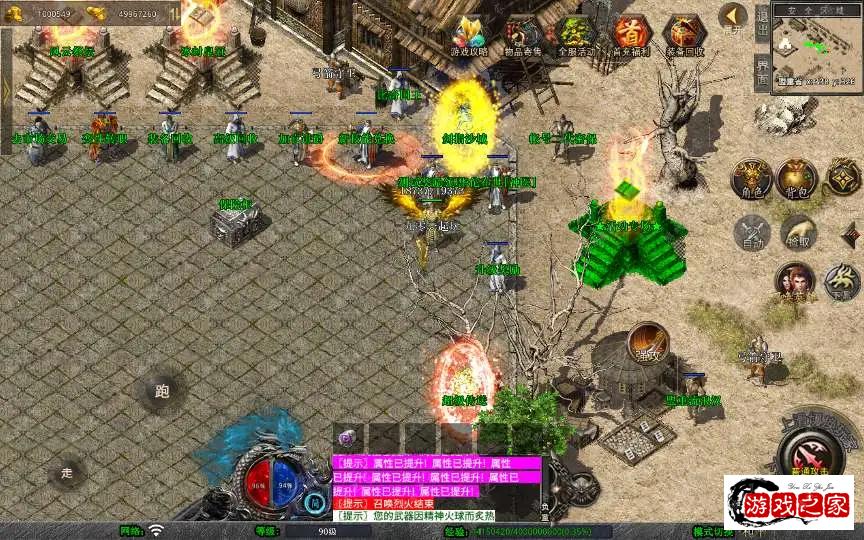Toggle 自动 auto-combat
Screen dimensions: 864x540
[x=751, y=233]
